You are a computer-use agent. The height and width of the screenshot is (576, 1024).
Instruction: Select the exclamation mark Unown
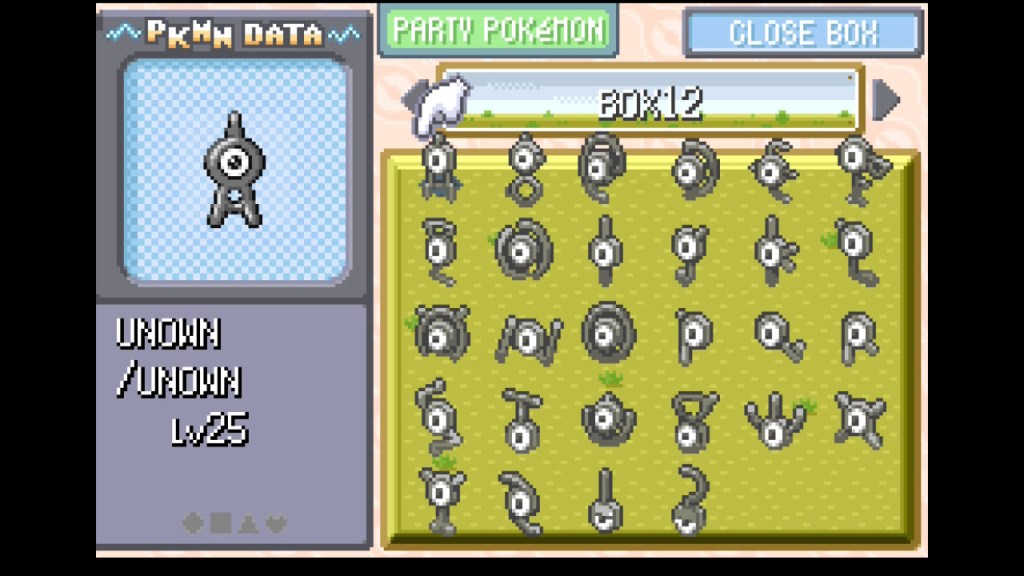pyautogui.click(x=605, y=500)
